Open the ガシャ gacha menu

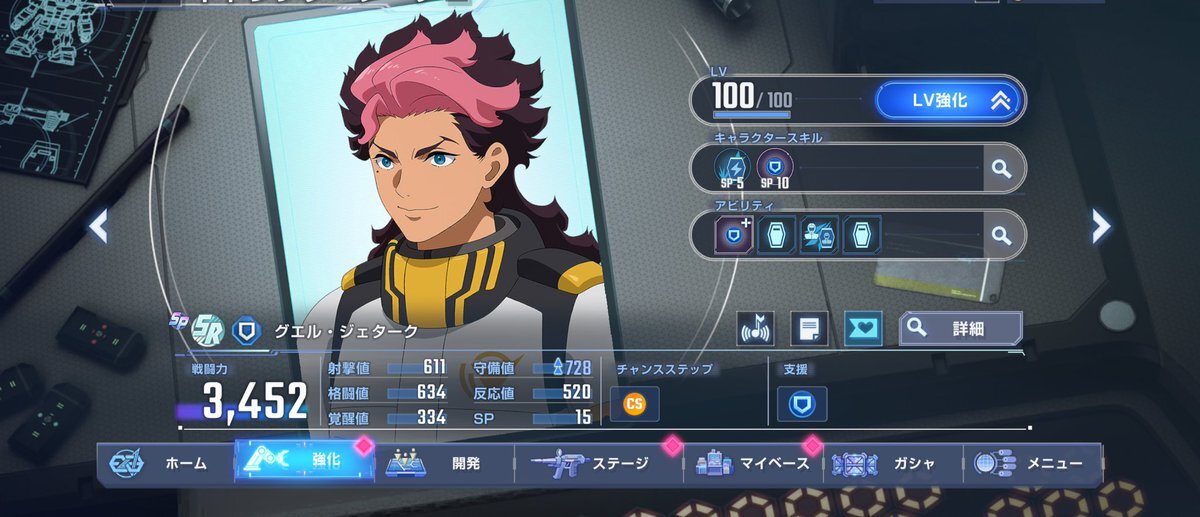(891, 464)
